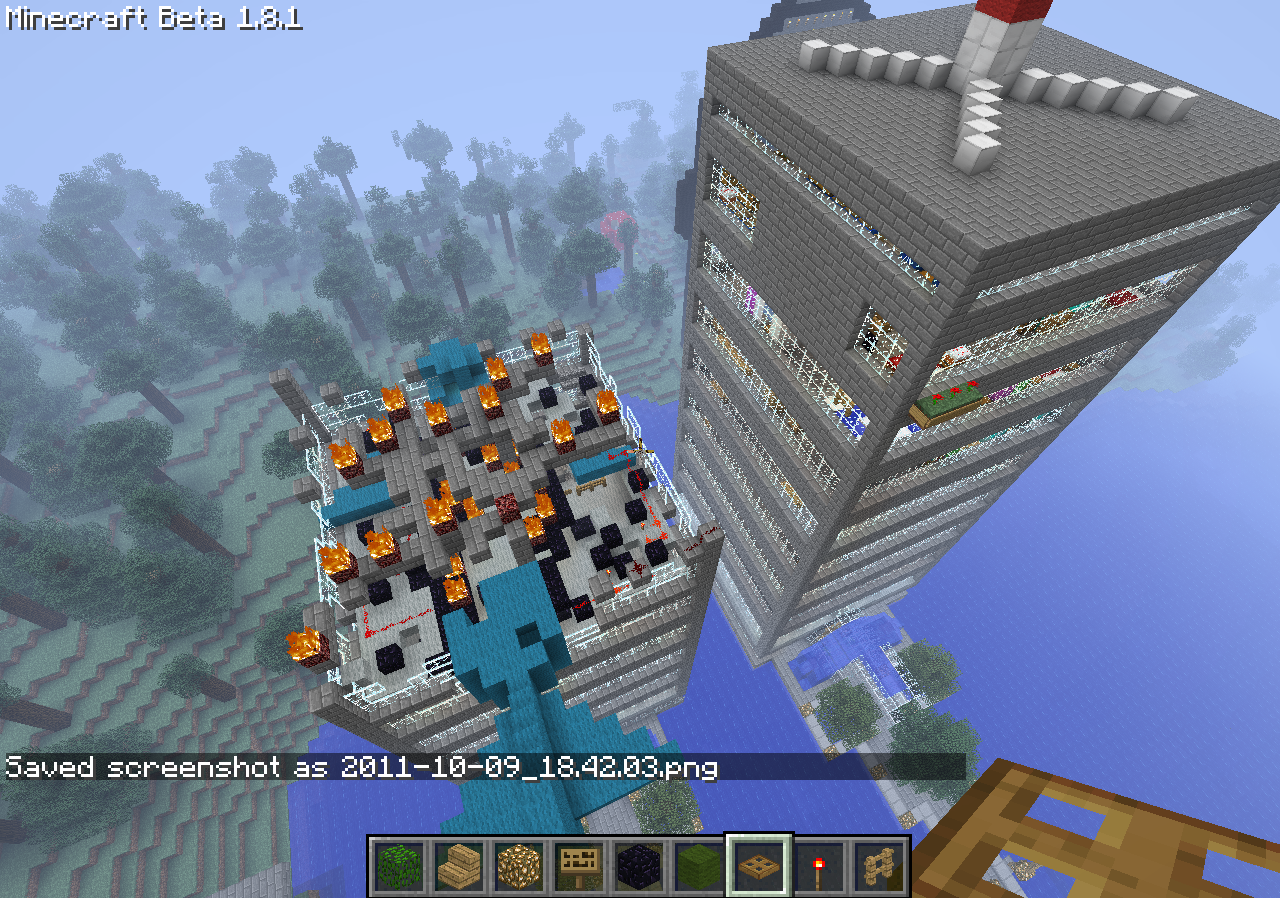Choose the green wool block slot
This screenshot has width=1280, height=898.
(699, 865)
